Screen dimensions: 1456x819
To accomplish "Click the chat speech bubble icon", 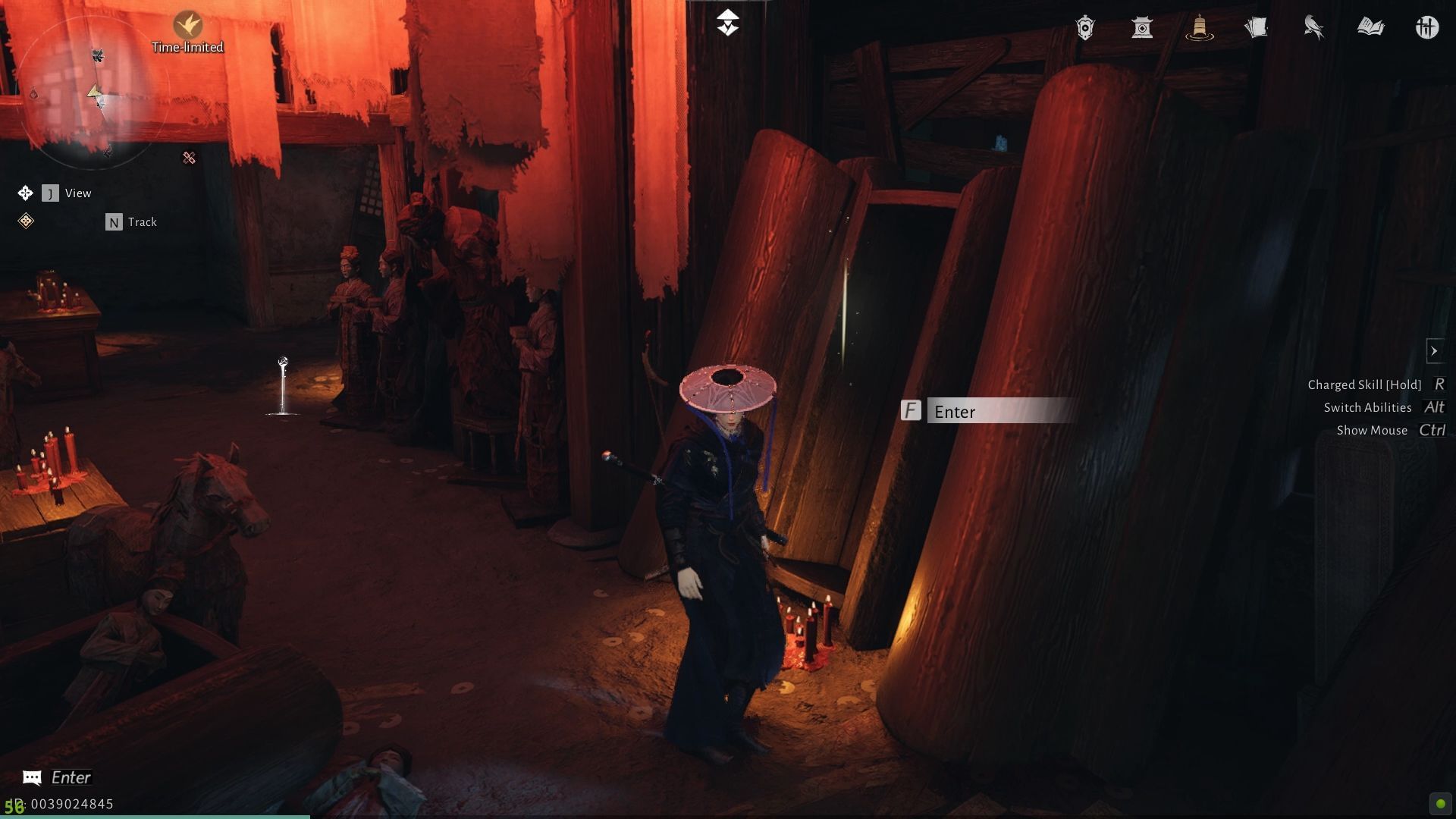I will pyautogui.click(x=31, y=777).
